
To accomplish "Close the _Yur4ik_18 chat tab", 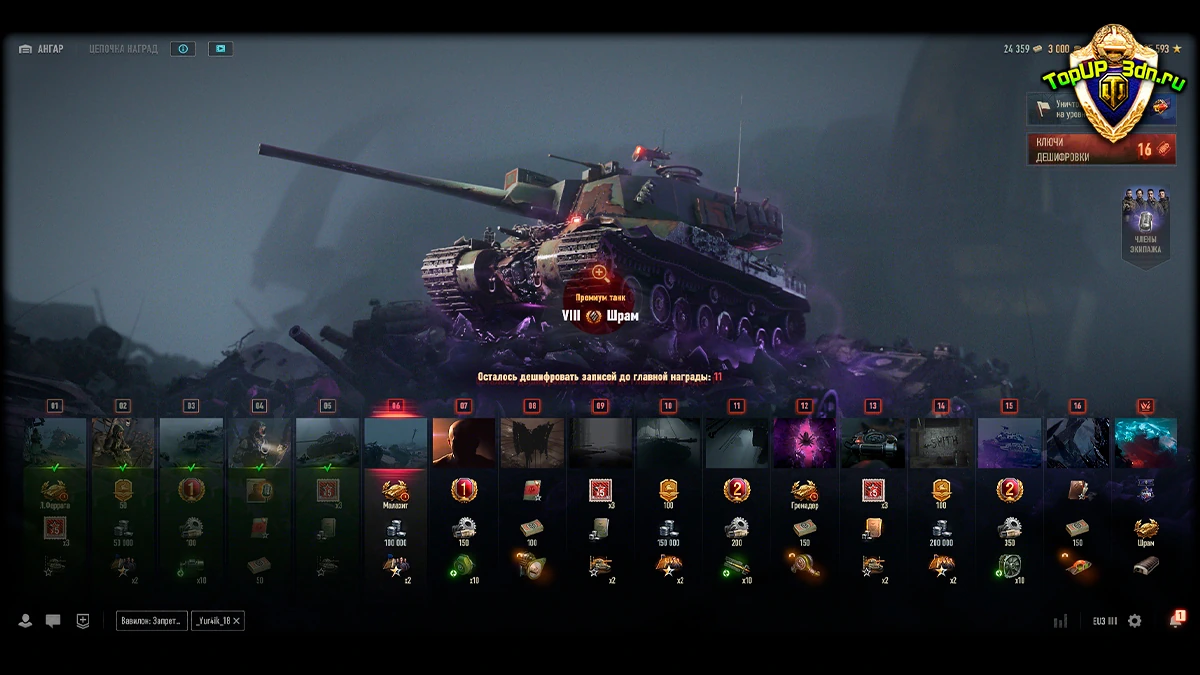I will click(x=237, y=621).
